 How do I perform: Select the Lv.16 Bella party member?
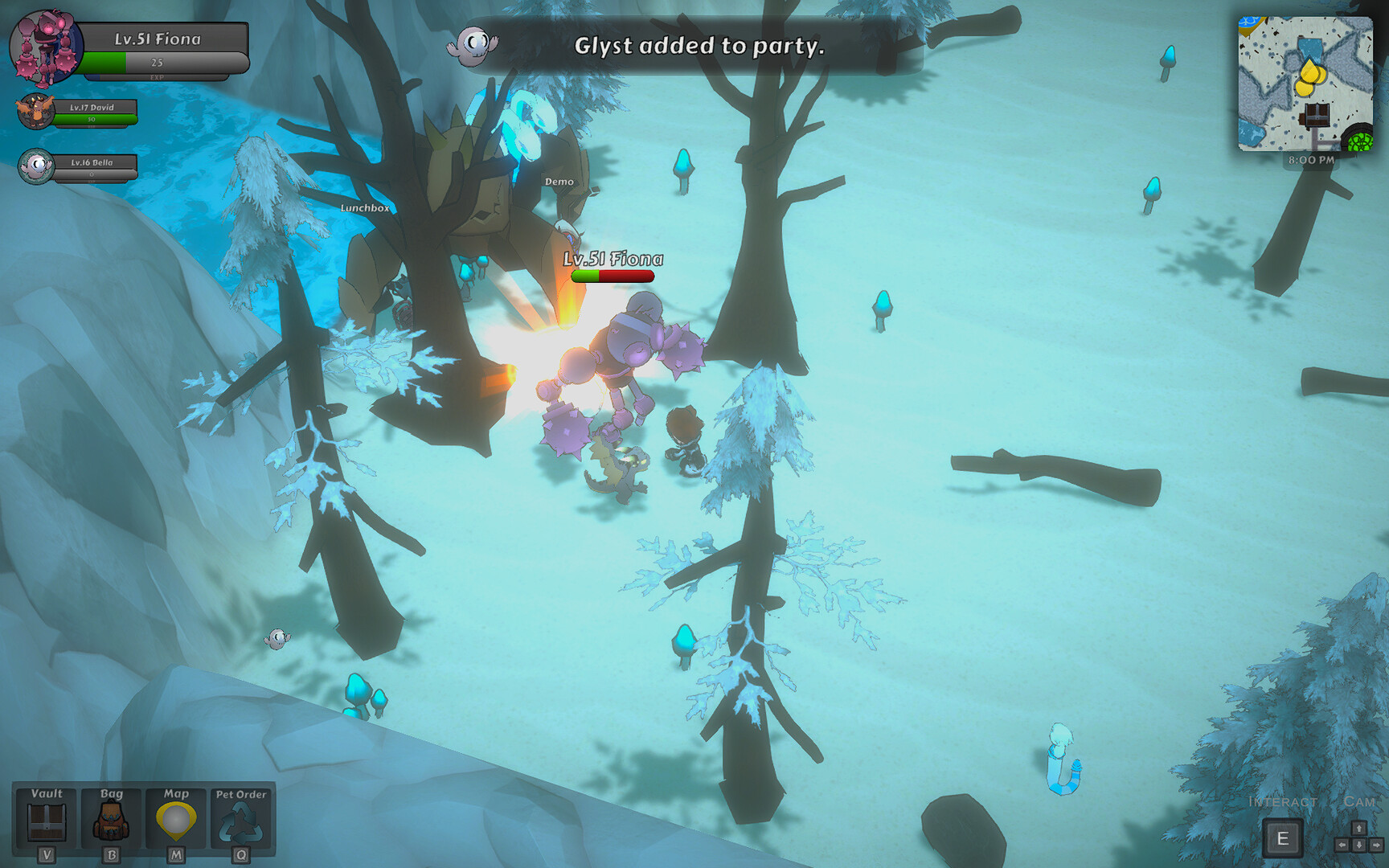(36, 166)
